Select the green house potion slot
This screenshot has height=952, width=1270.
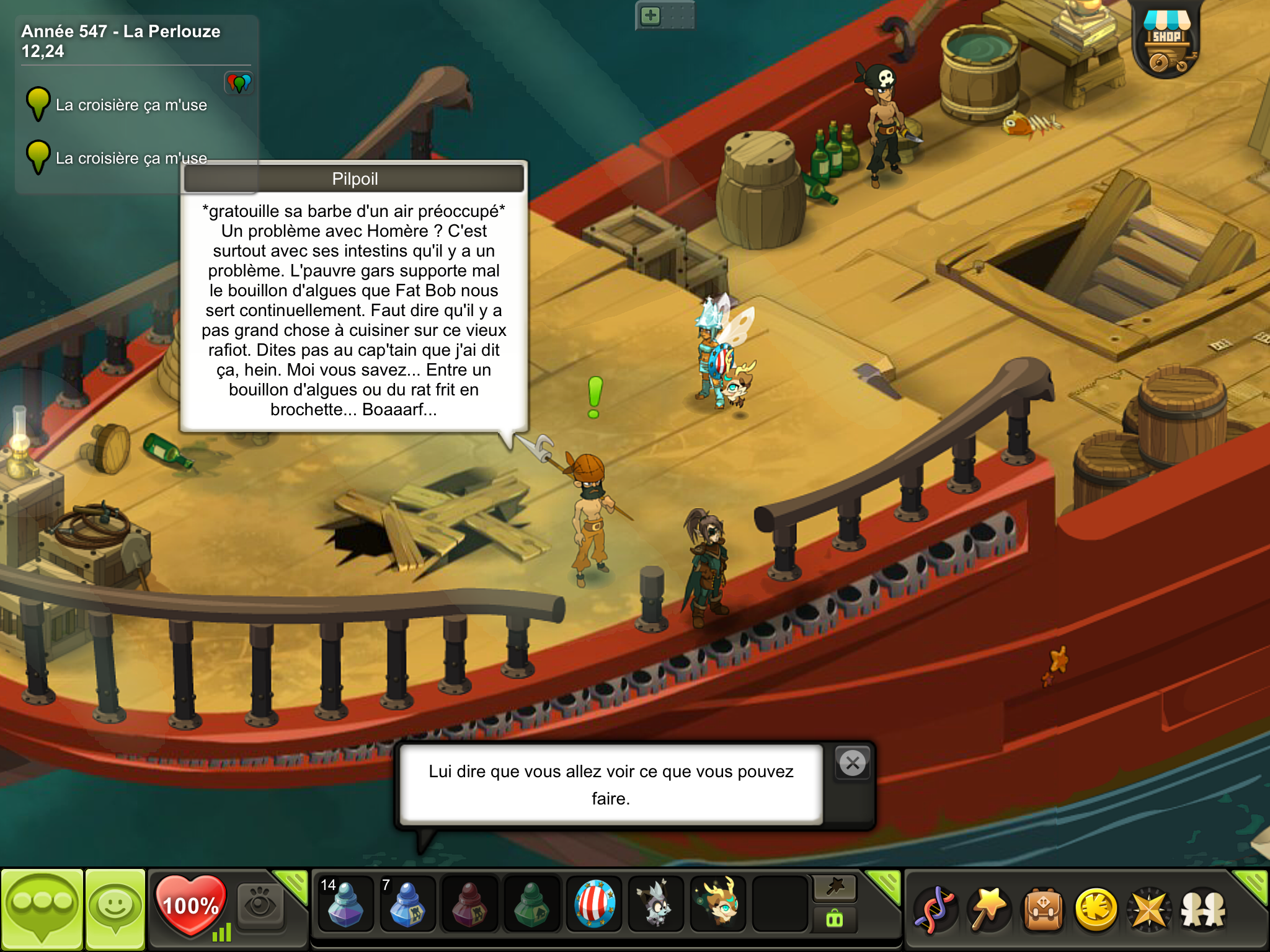pos(532,904)
